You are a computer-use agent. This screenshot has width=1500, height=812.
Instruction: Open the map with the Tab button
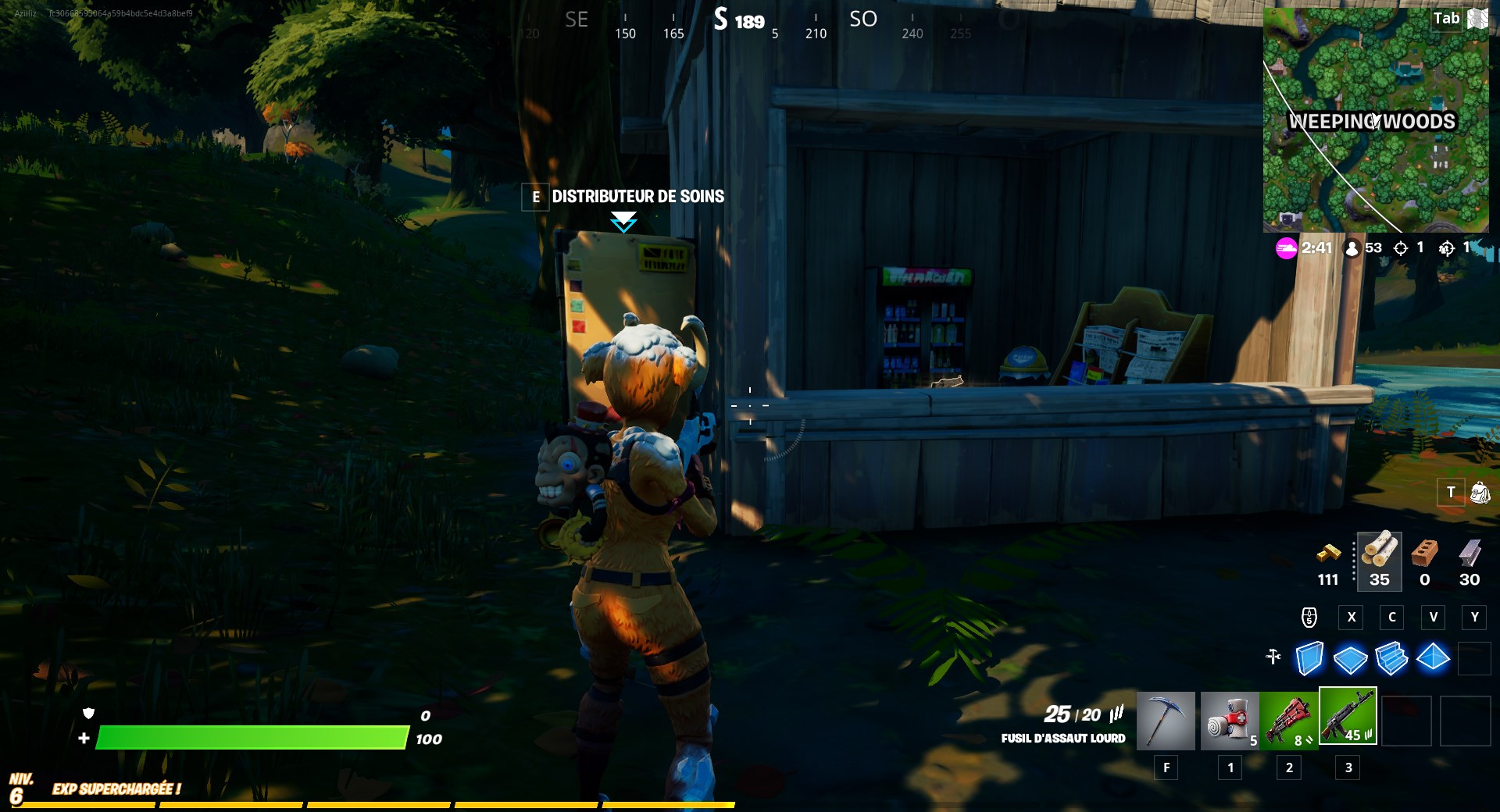click(1446, 18)
